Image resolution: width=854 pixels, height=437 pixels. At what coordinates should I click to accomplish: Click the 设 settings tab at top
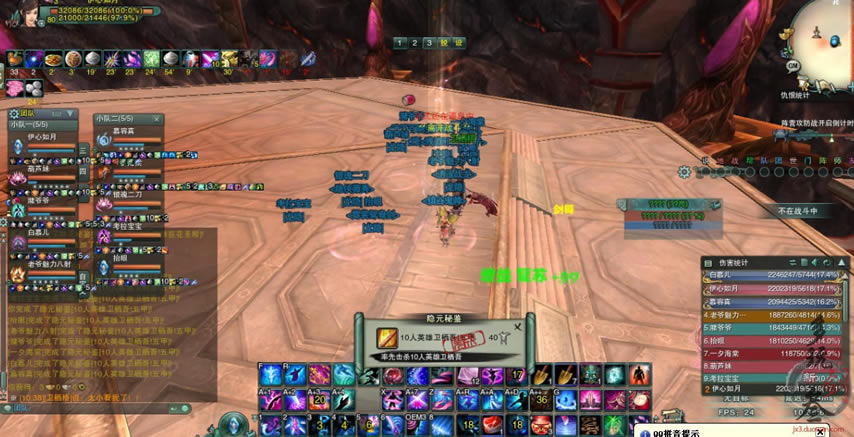tap(458, 43)
